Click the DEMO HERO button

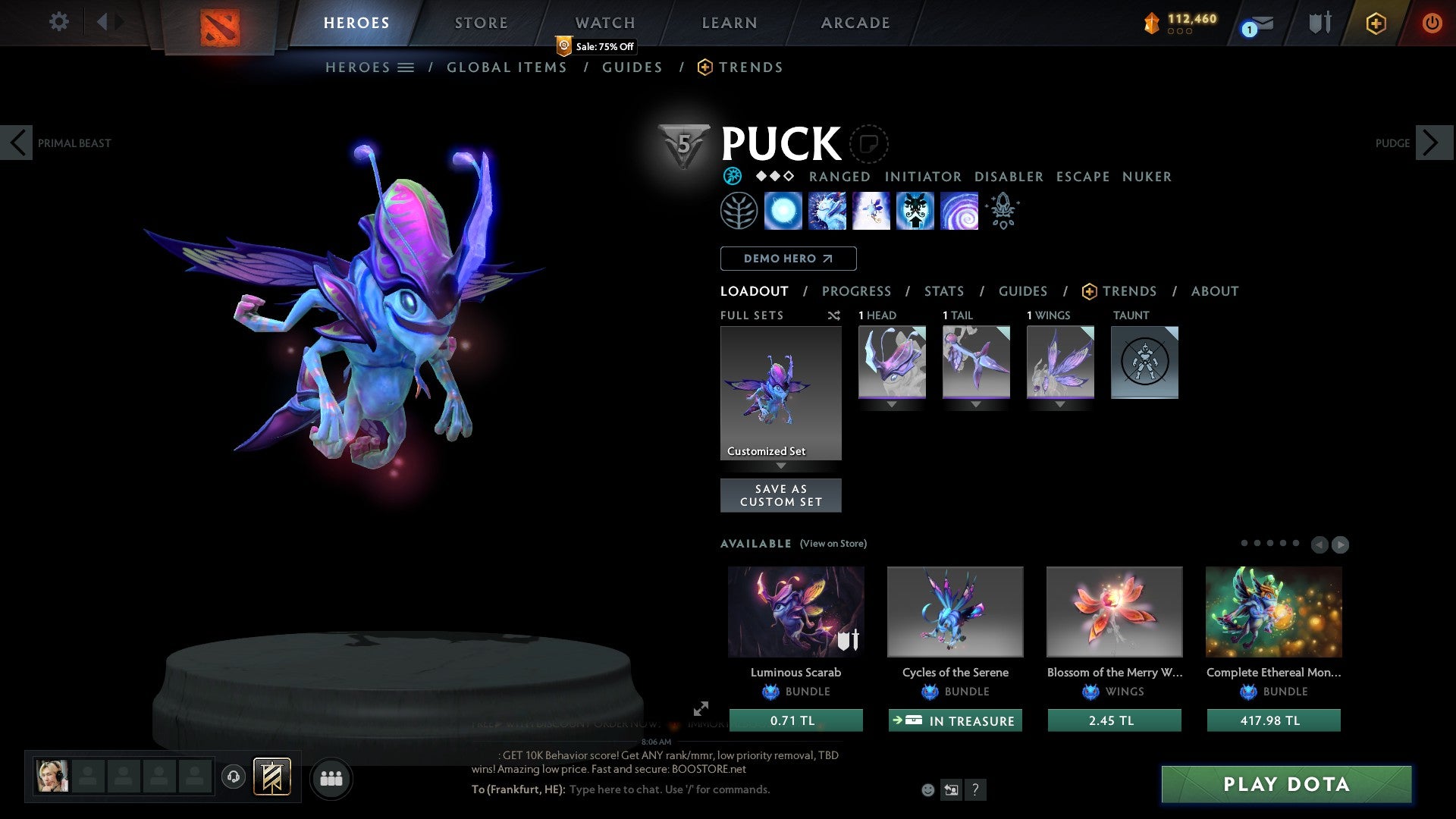click(x=787, y=259)
